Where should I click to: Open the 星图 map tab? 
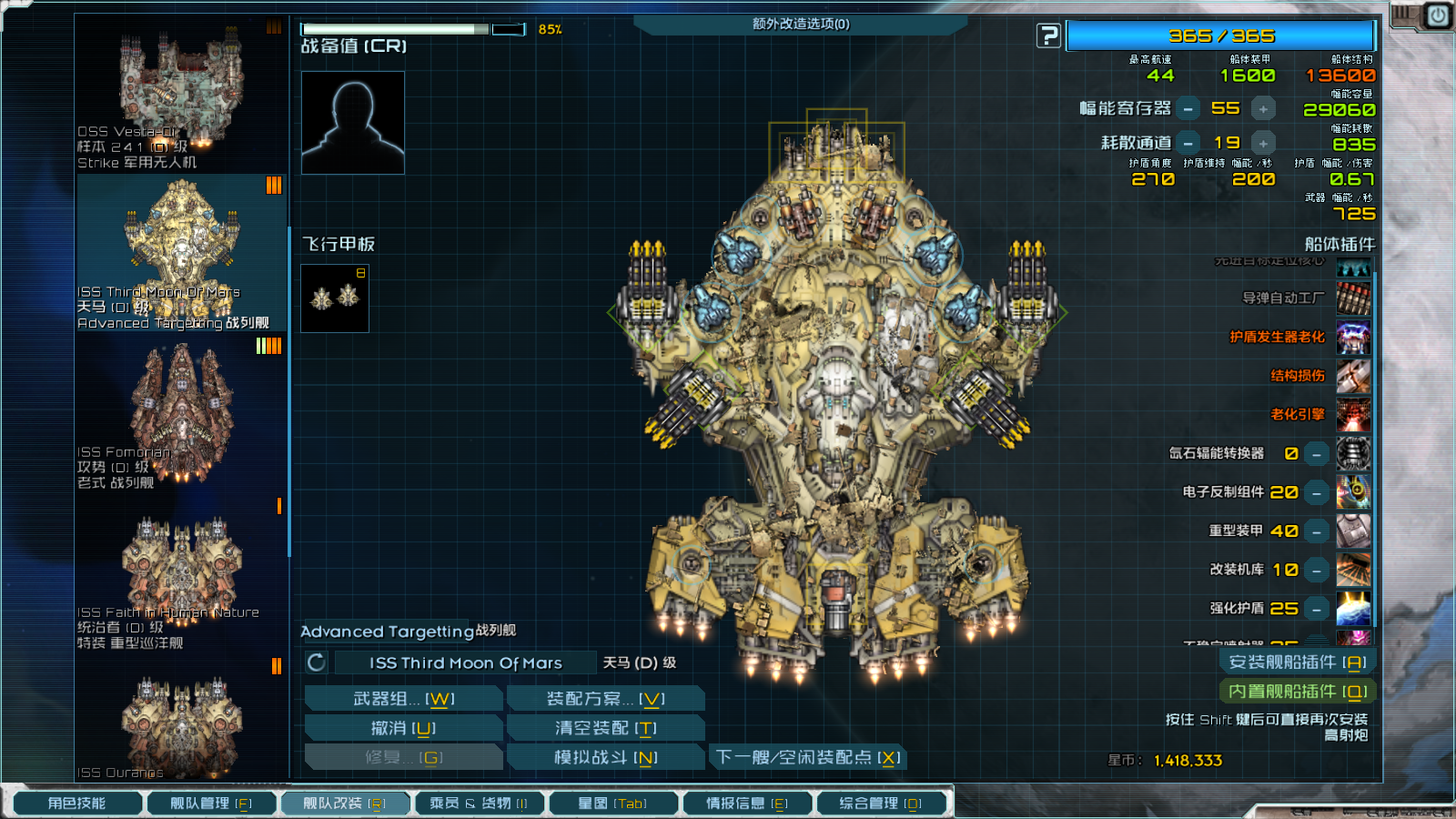[x=612, y=804]
